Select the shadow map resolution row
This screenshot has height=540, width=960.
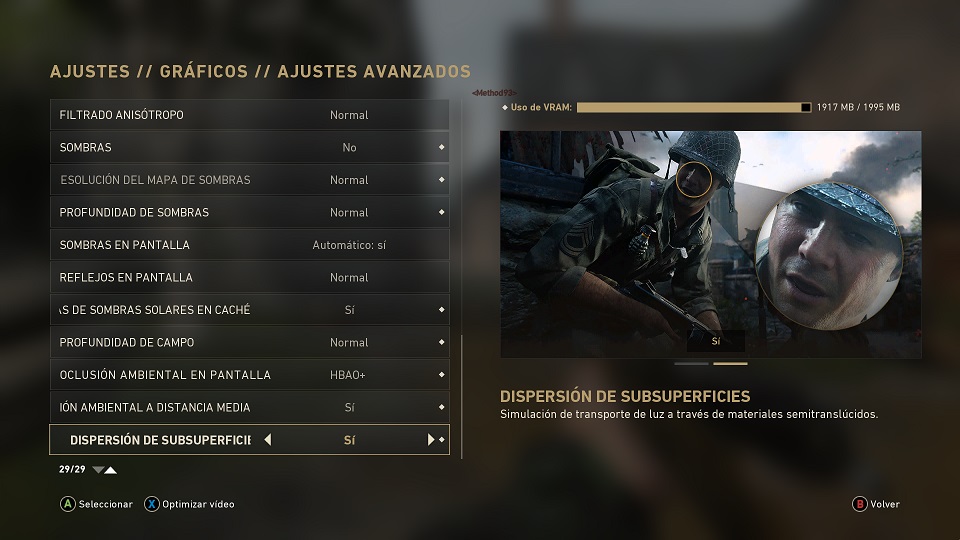[249, 180]
